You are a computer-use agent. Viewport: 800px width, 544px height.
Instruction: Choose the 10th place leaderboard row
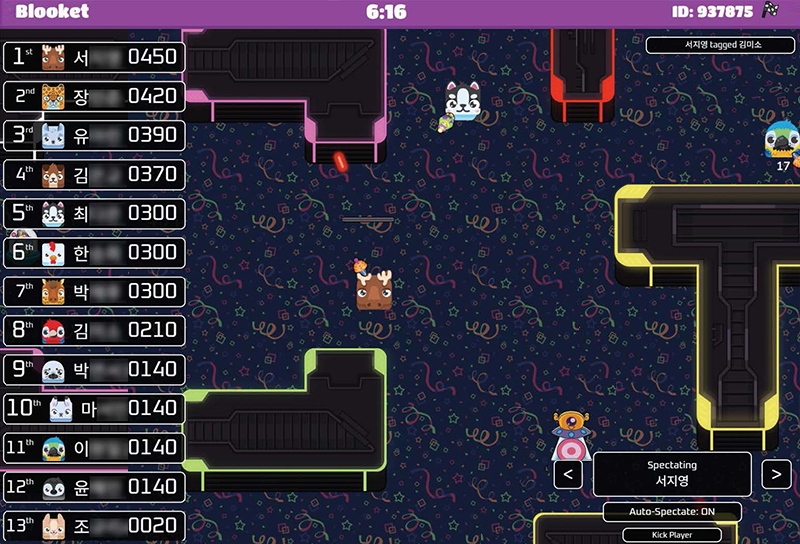point(95,408)
